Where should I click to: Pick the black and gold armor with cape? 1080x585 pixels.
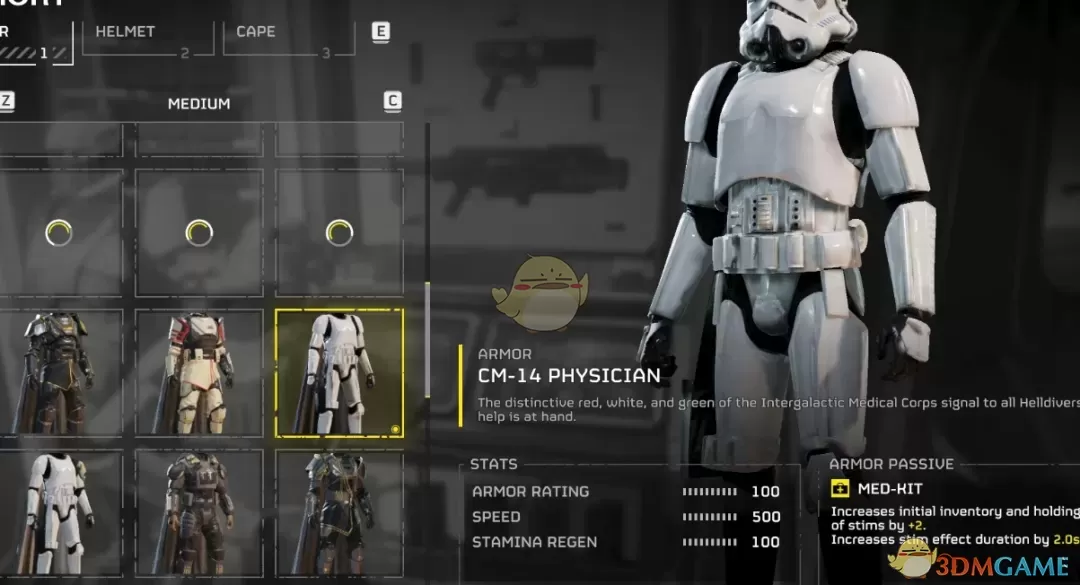point(60,373)
